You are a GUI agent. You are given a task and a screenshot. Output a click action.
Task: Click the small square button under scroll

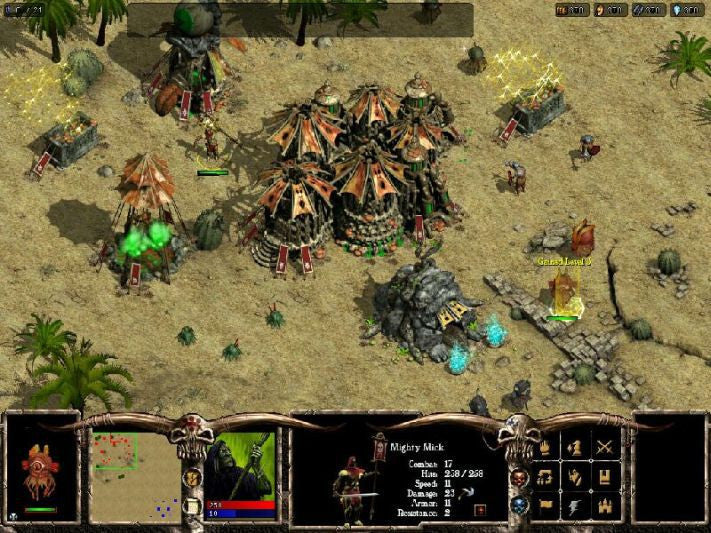(x=191, y=505)
